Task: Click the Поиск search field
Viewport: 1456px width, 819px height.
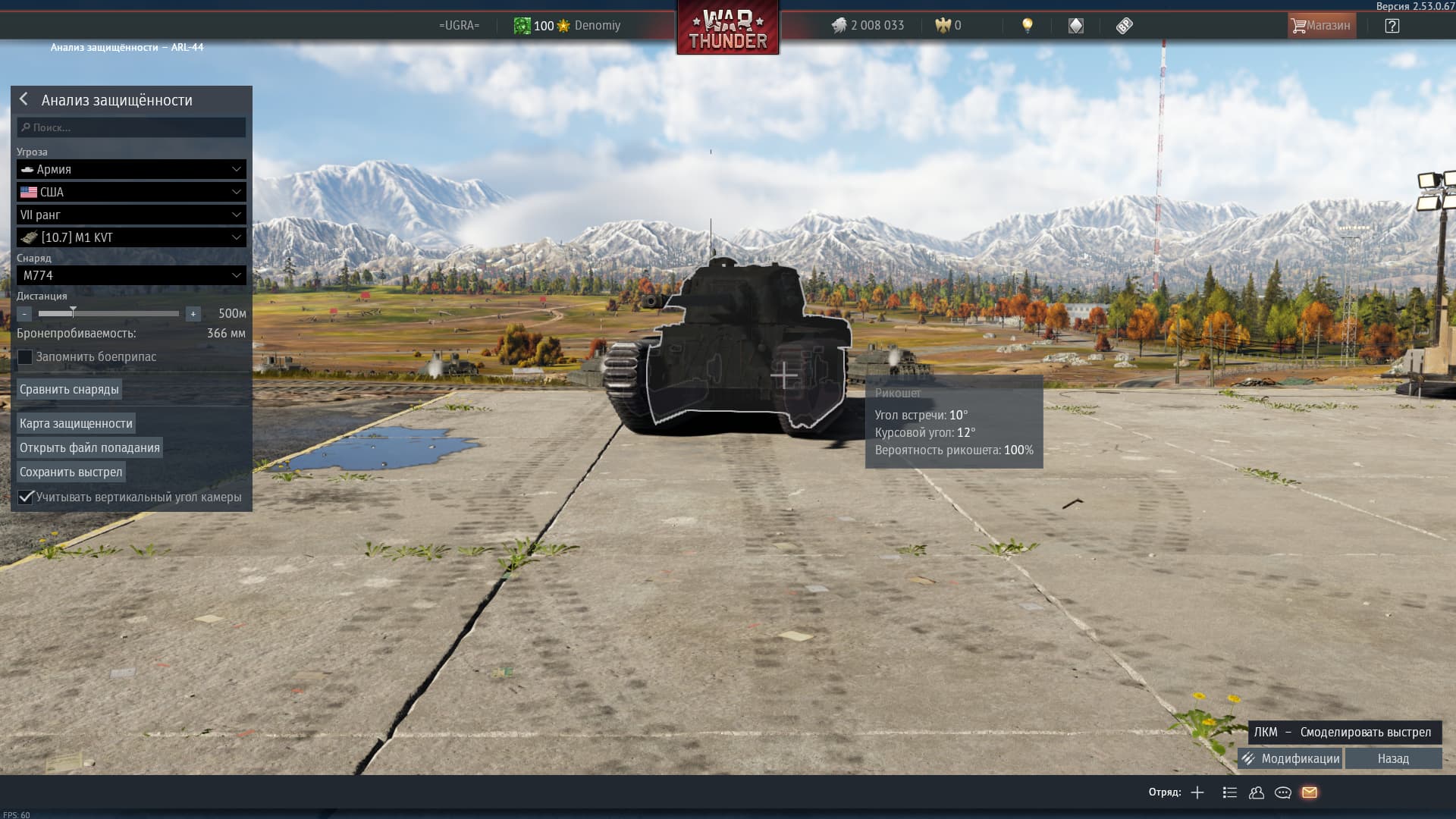Action: click(131, 127)
